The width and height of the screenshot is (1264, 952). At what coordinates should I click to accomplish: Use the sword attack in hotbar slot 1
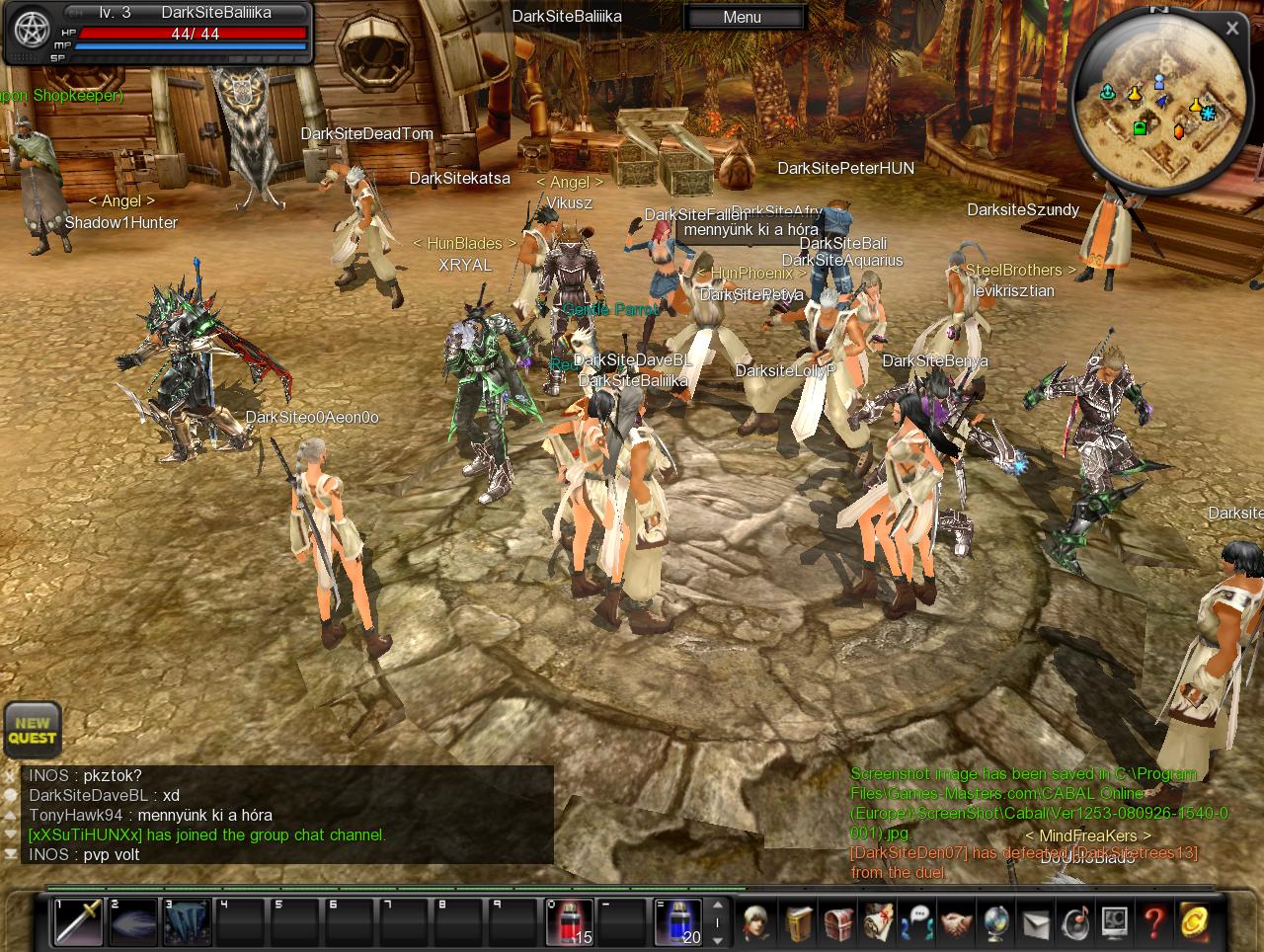click(x=78, y=921)
